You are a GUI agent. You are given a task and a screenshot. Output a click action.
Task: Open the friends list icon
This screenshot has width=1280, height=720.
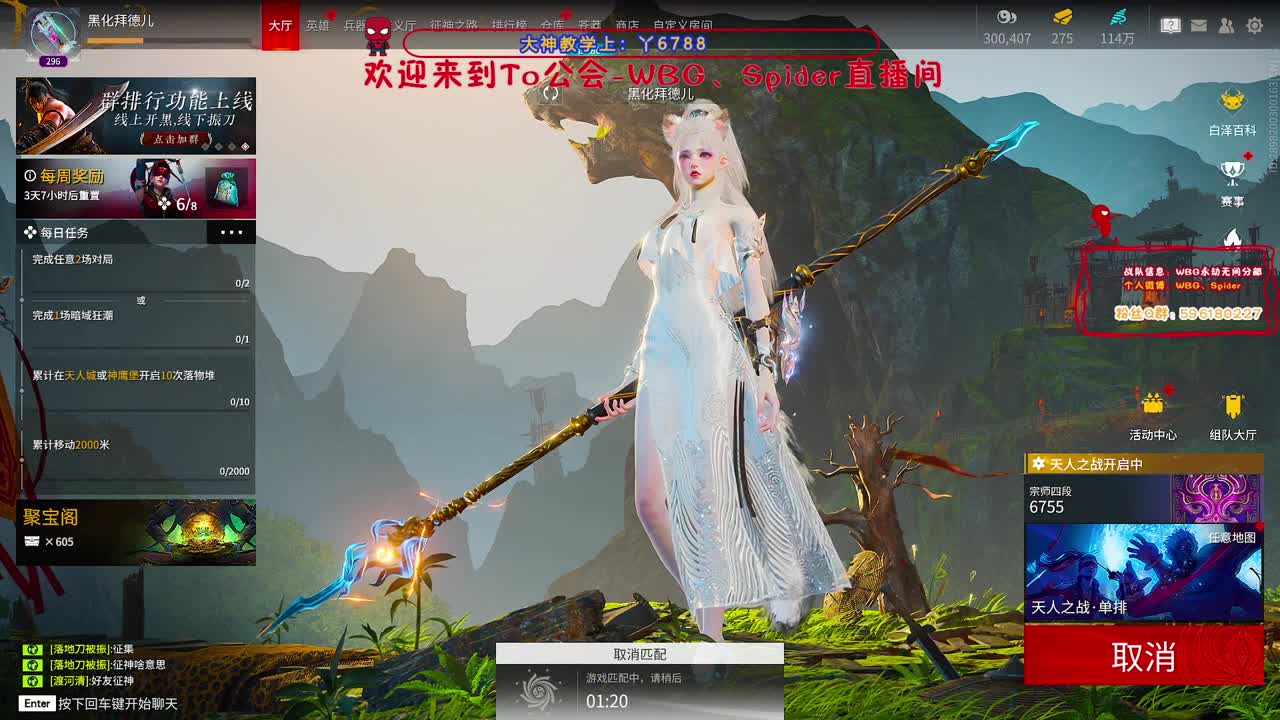point(1225,24)
